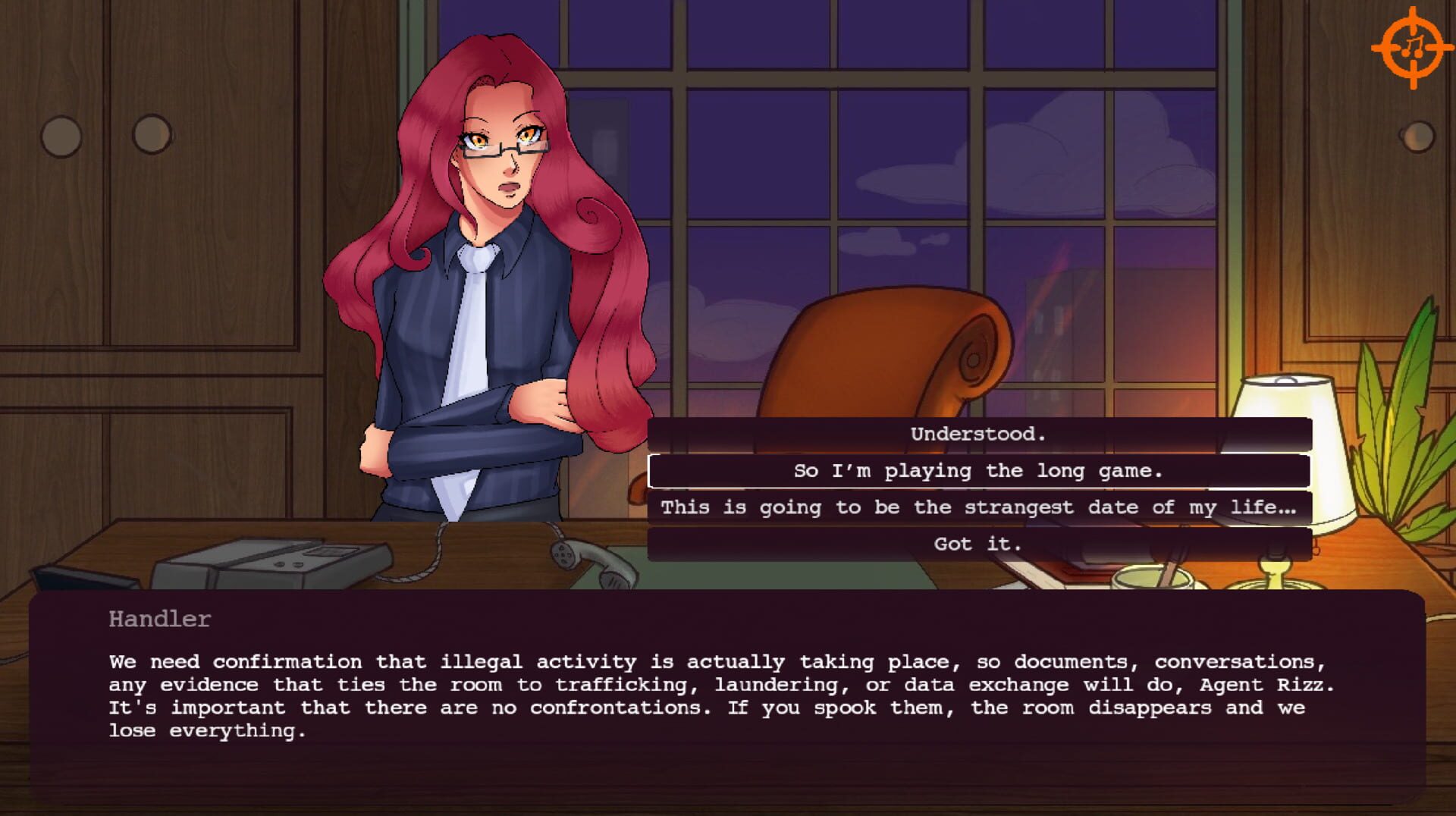Pick the "strangest date of my life" reply
Screen dimensions: 1456x816
click(978, 507)
